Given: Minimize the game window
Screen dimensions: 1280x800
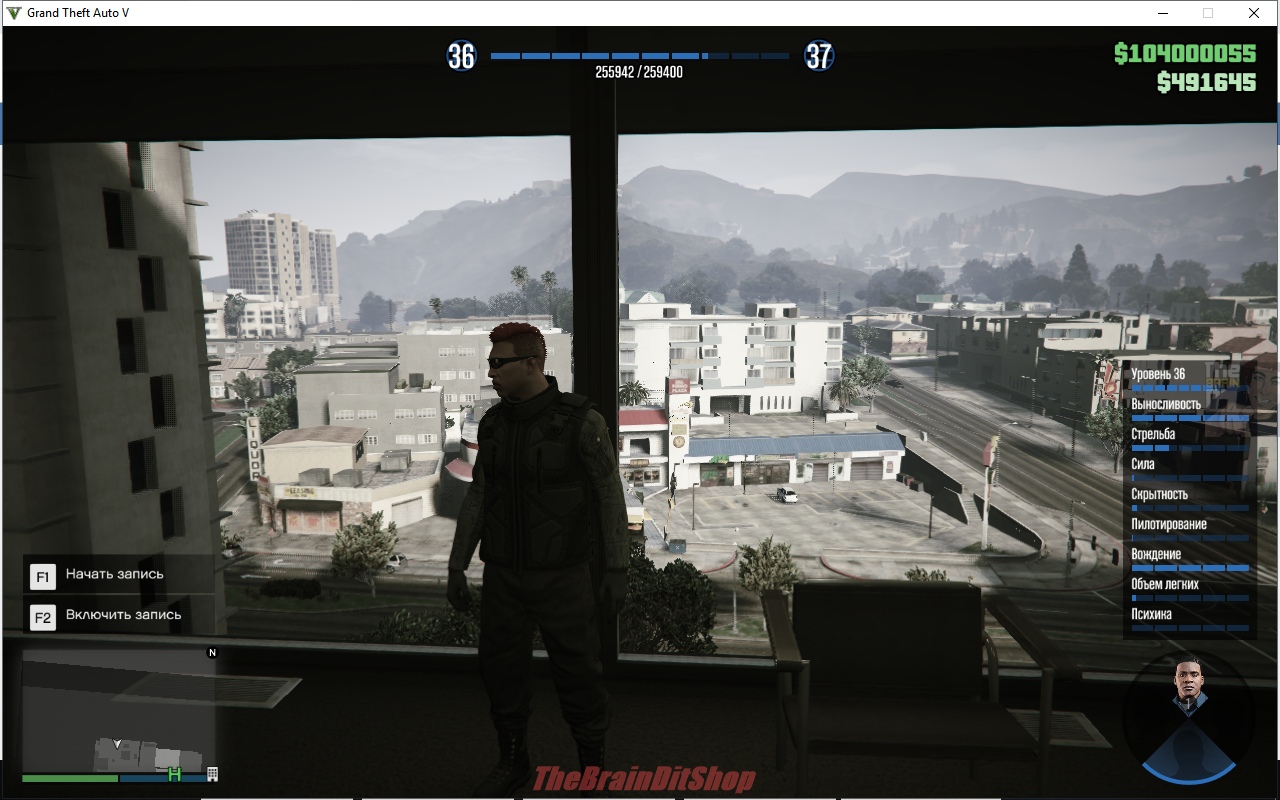Looking at the screenshot, I should click(1163, 13).
